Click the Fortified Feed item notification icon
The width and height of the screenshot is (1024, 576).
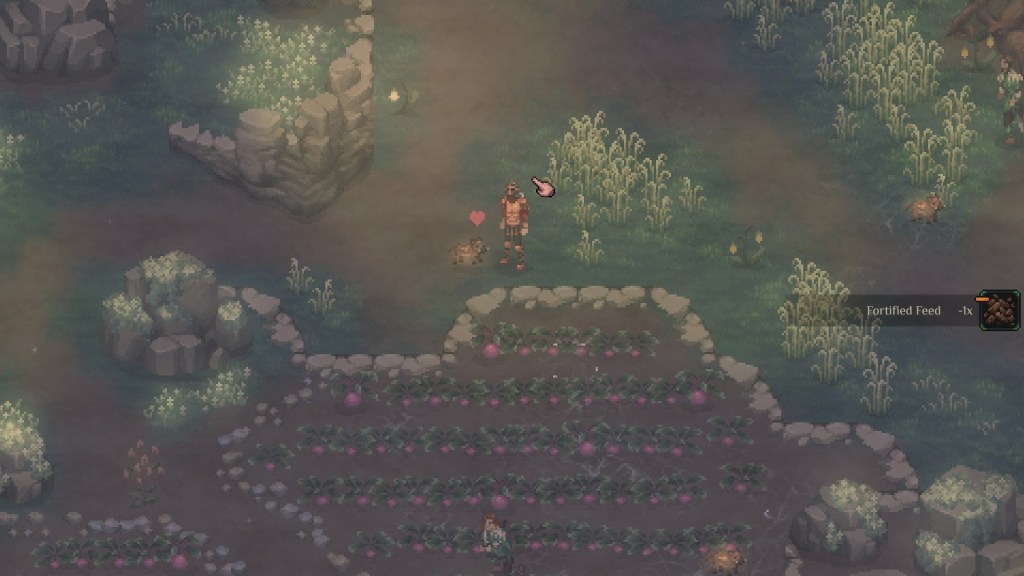click(x=999, y=310)
